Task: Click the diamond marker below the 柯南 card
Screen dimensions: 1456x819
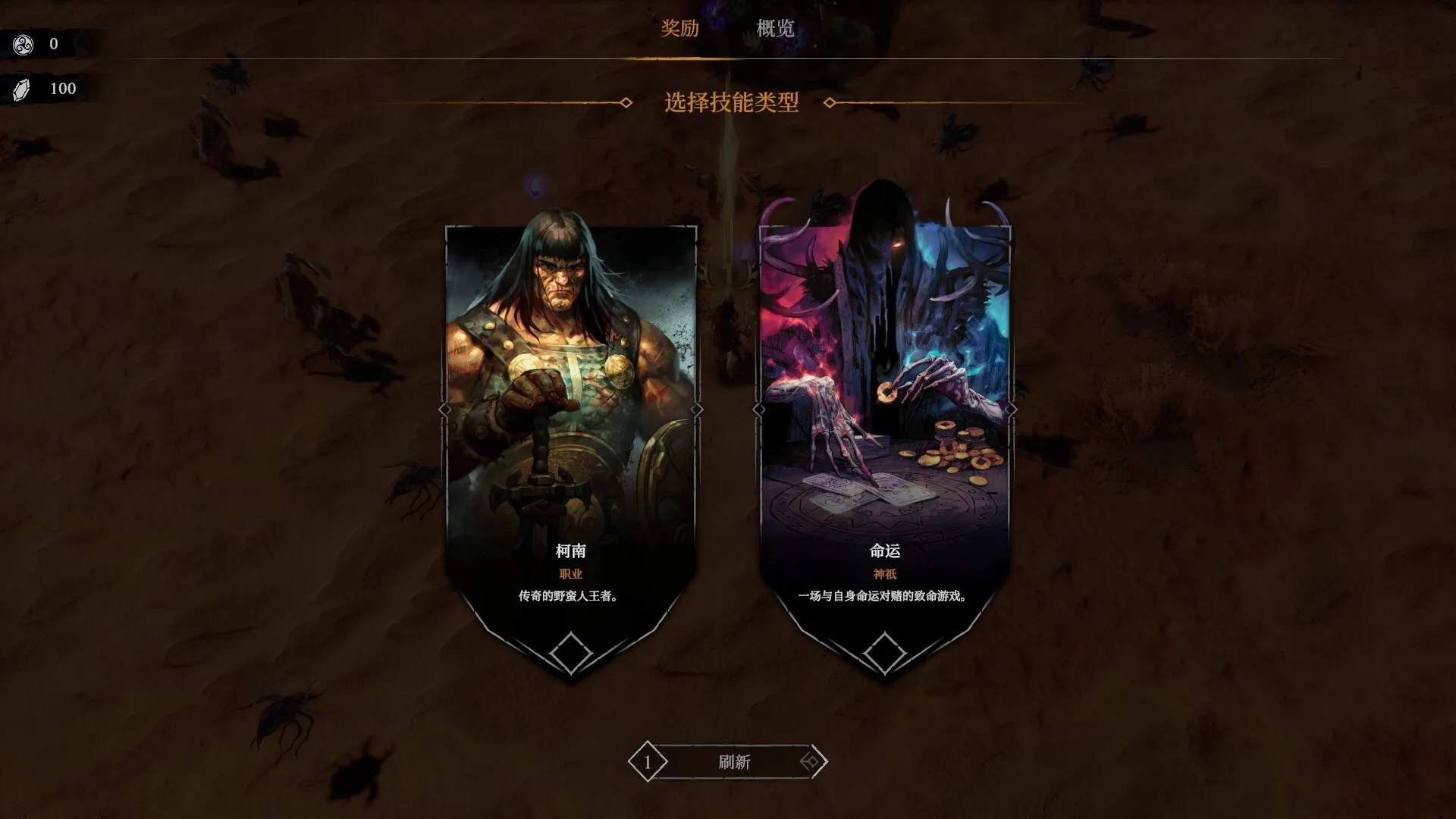Action: [571, 652]
